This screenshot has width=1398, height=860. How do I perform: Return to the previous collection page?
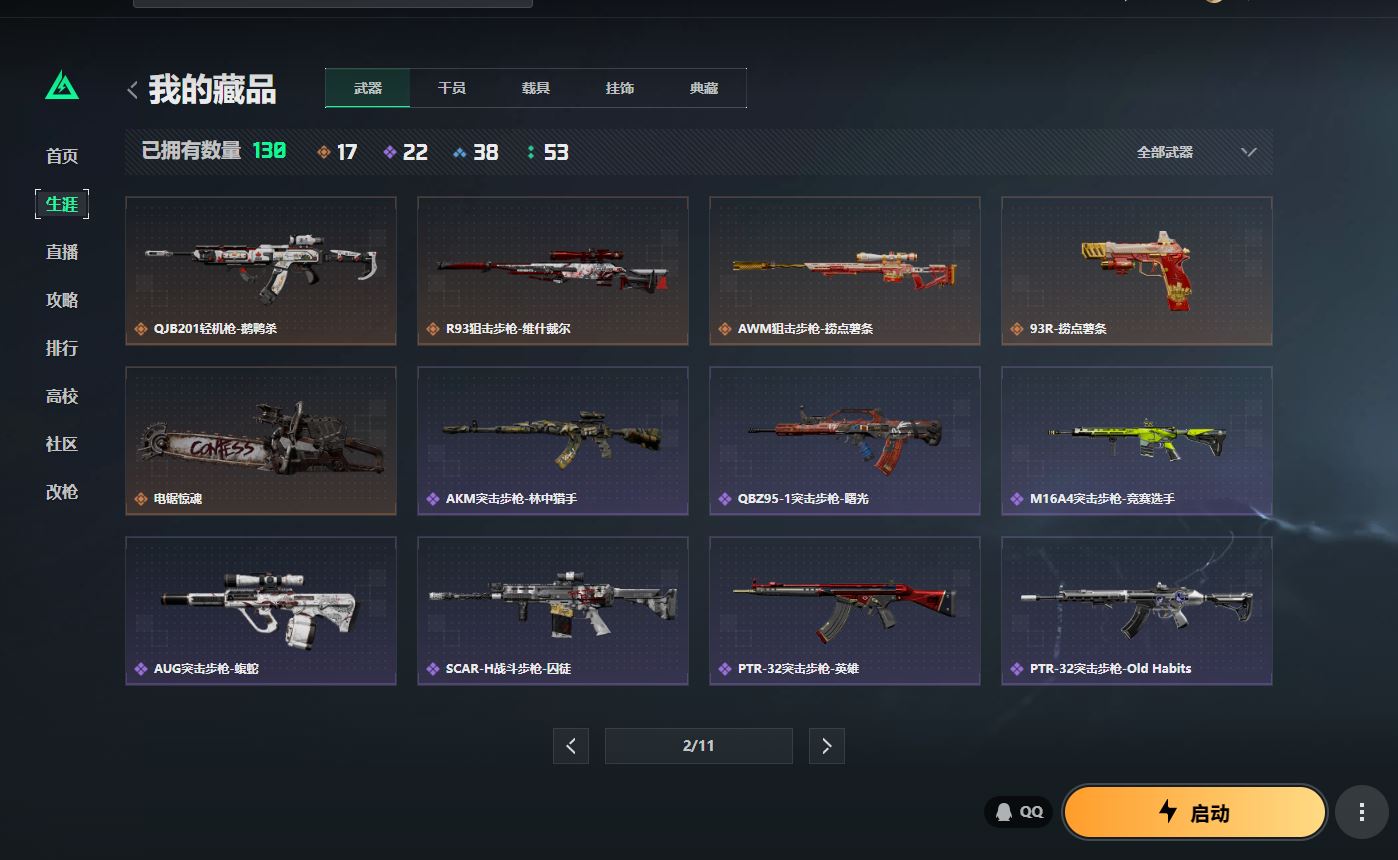point(571,746)
